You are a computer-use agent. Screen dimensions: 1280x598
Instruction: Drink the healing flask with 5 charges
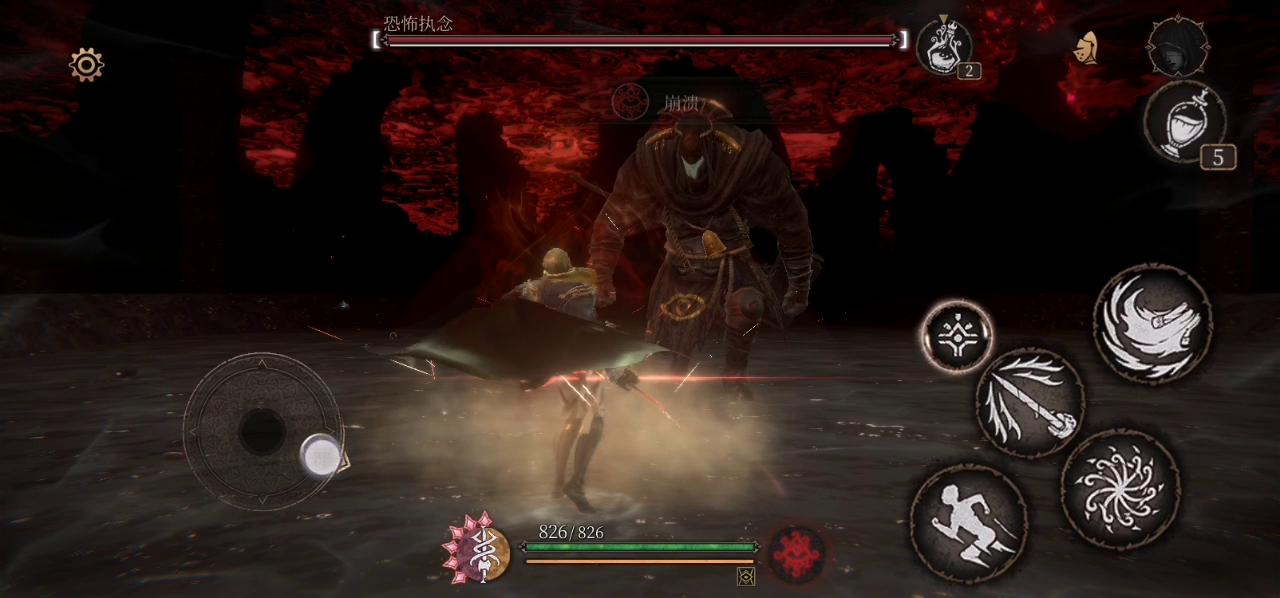pyautogui.click(x=1185, y=123)
